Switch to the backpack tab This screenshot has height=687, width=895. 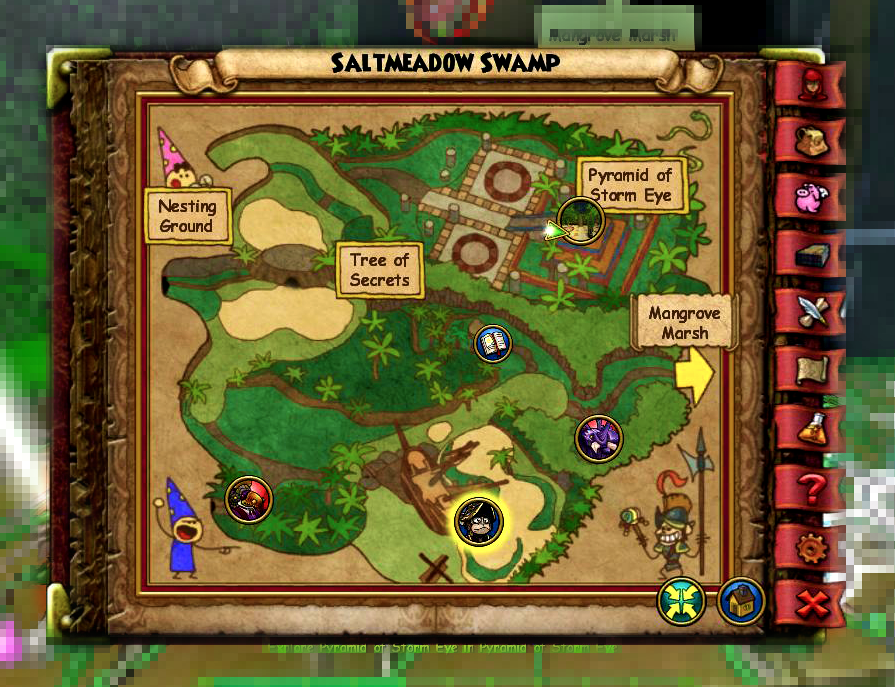point(810,141)
